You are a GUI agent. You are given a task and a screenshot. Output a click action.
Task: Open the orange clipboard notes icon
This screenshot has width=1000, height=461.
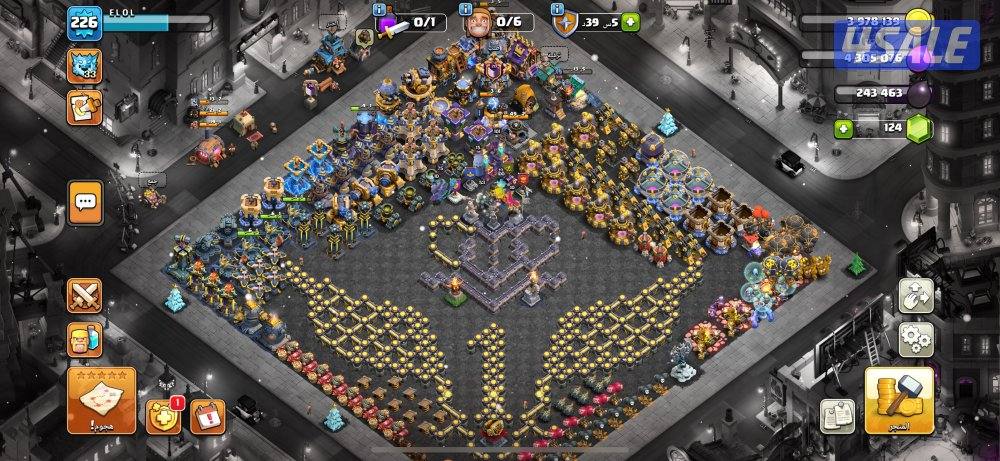tap(83, 108)
